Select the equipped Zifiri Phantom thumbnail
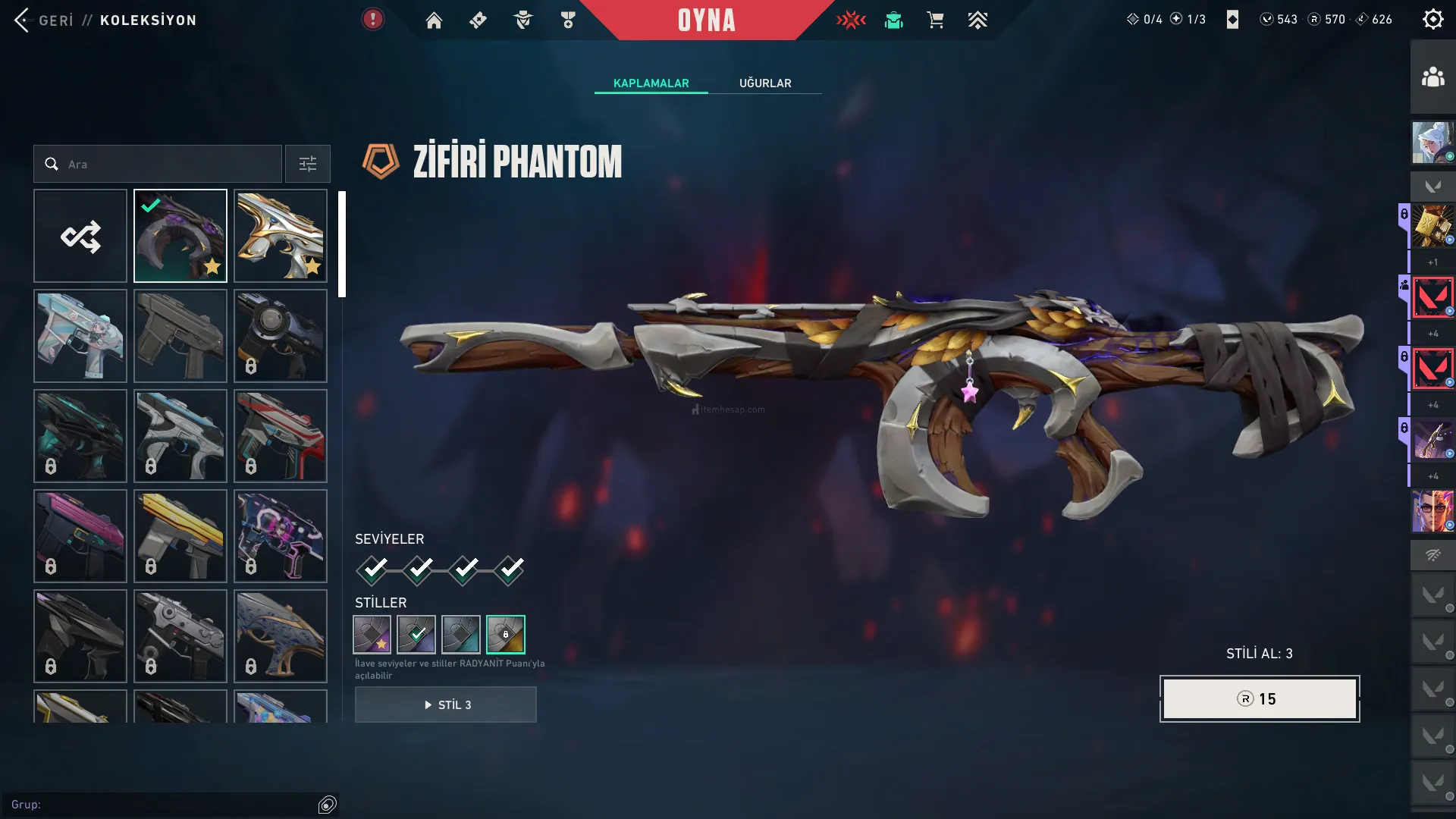 (180, 236)
